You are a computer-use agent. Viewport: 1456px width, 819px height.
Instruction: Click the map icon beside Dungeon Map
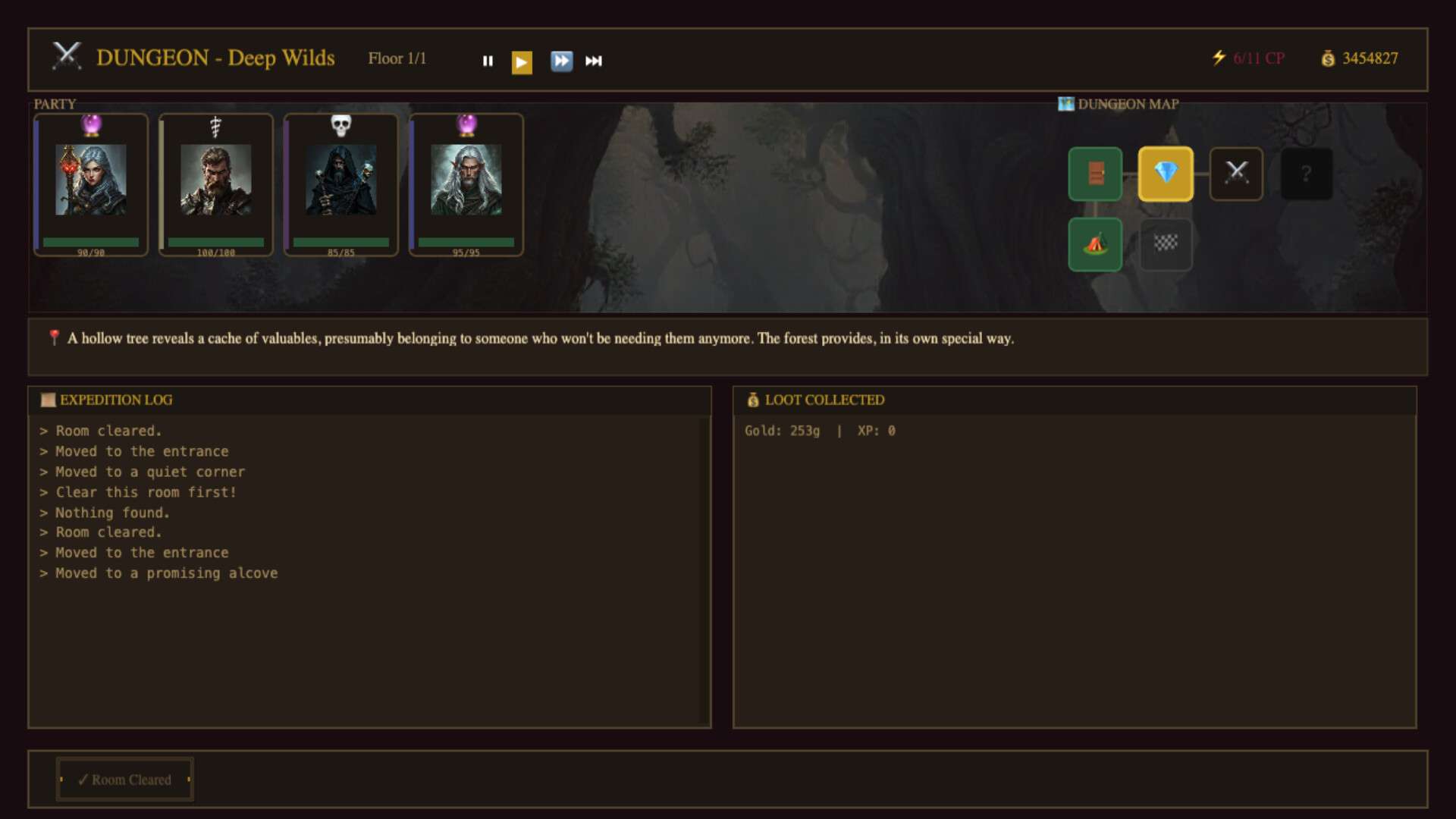coord(1065,104)
